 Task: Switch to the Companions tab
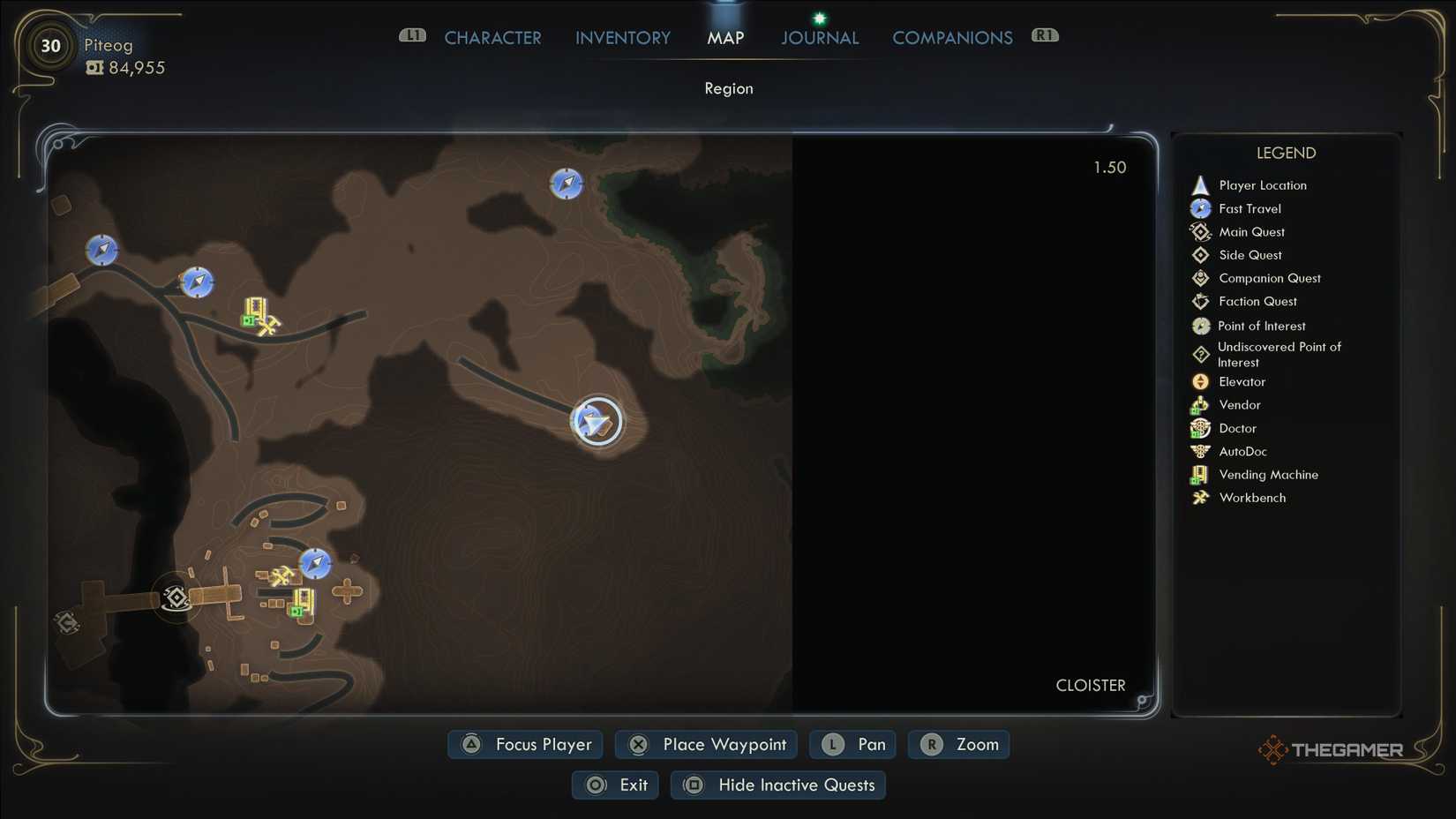pyautogui.click(x=952, y=37)
